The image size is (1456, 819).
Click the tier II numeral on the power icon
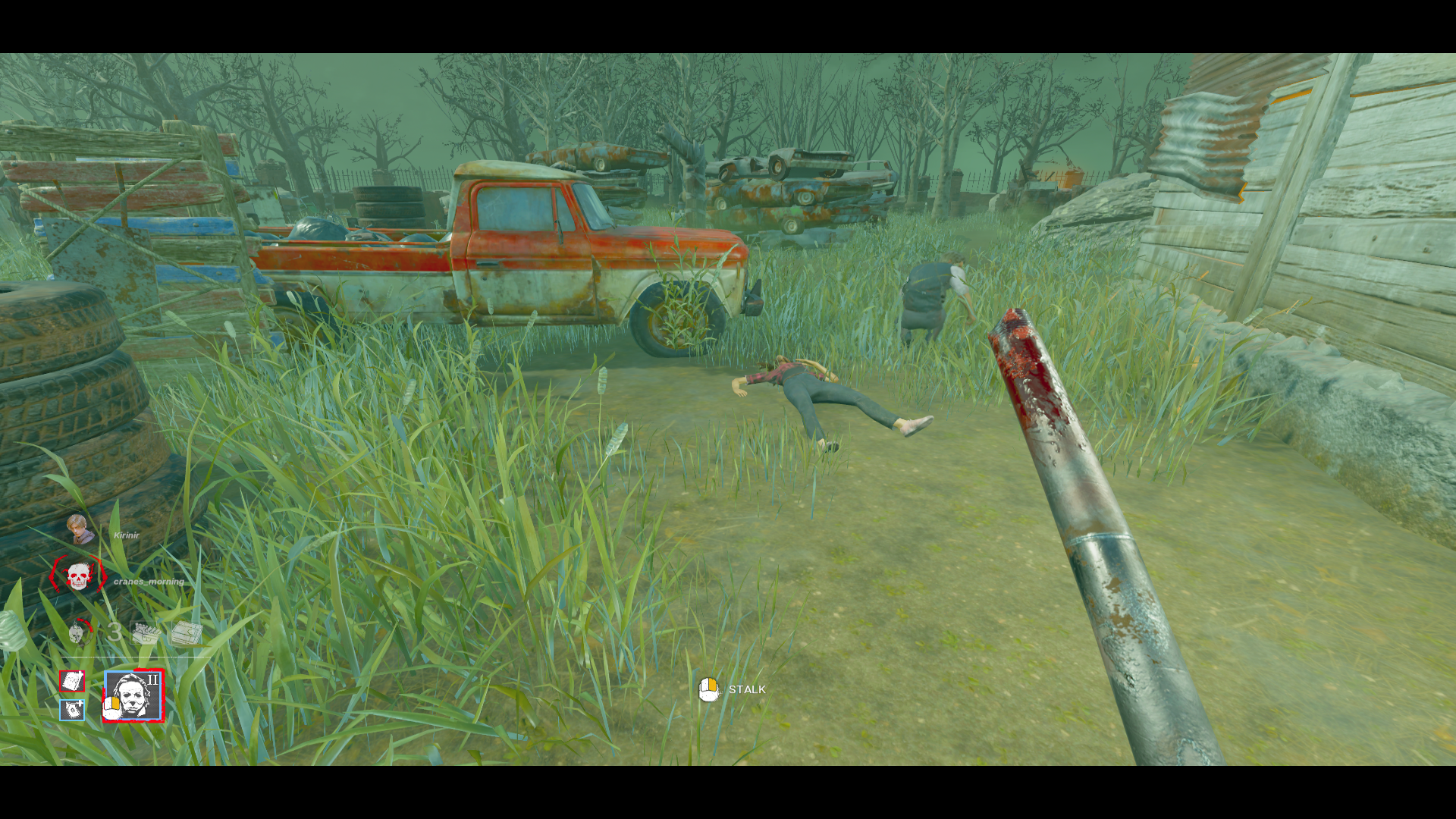point(153,679)
